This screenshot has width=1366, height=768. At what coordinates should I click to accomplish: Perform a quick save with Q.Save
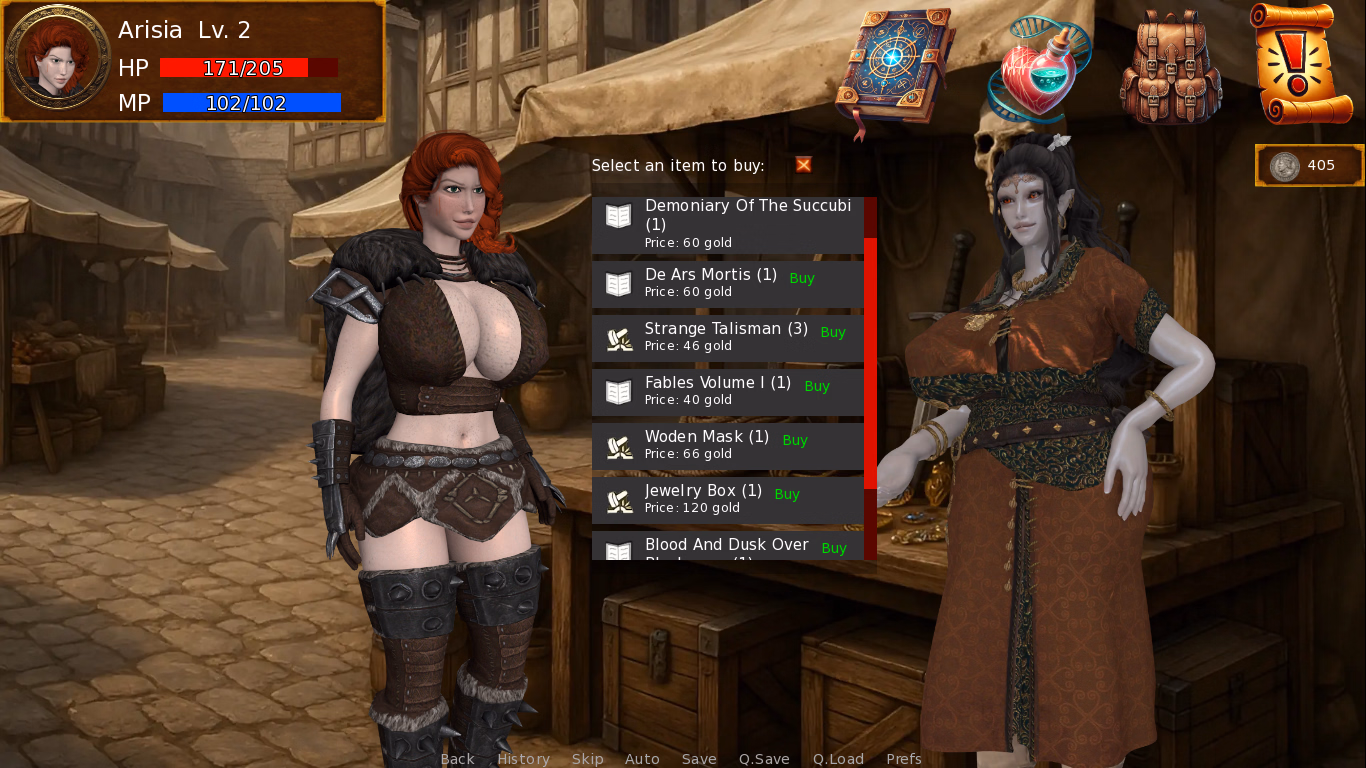[x=764, y=759]
